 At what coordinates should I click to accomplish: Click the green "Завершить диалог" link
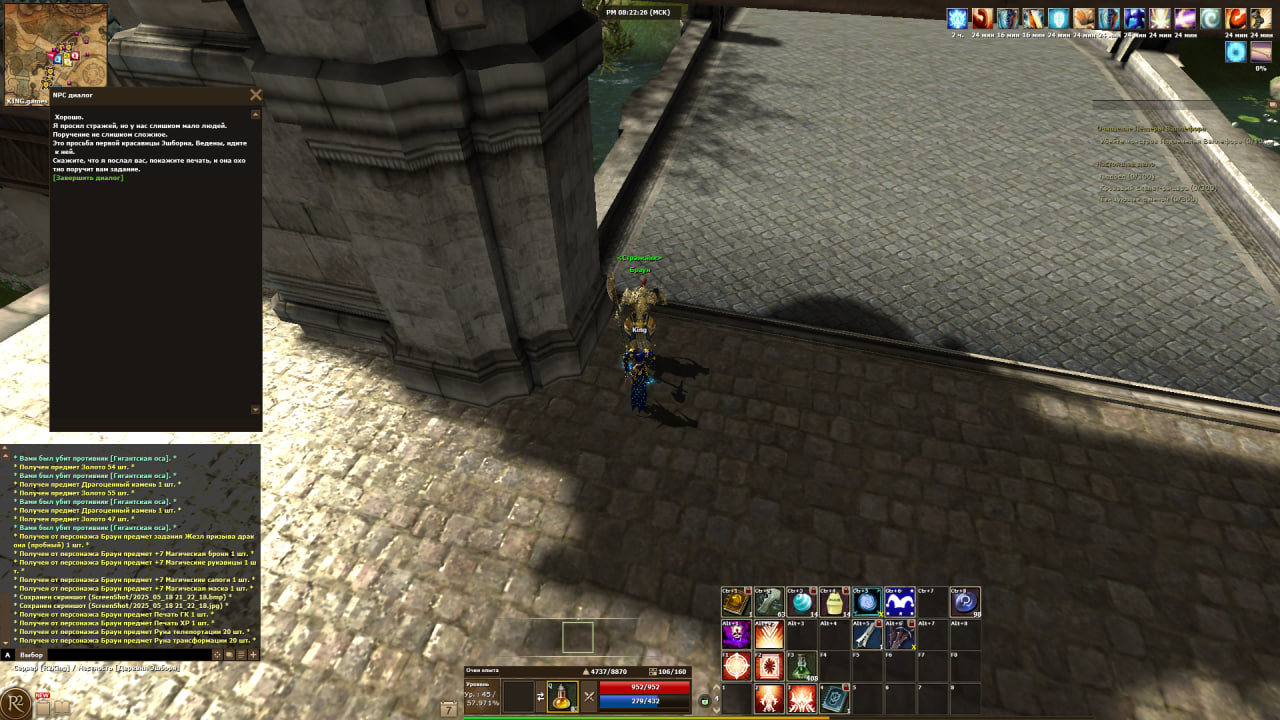pyautogui.click(x=88, y=178)
